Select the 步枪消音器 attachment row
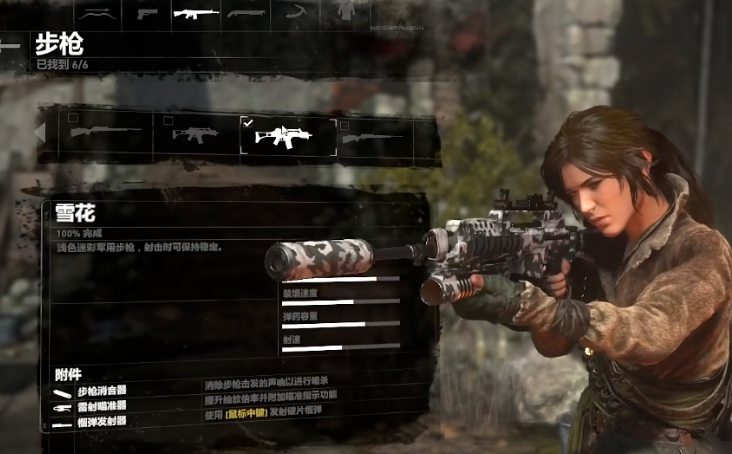Image resolution: width=732 pixels, height=454 pixels. coord(102,392)
